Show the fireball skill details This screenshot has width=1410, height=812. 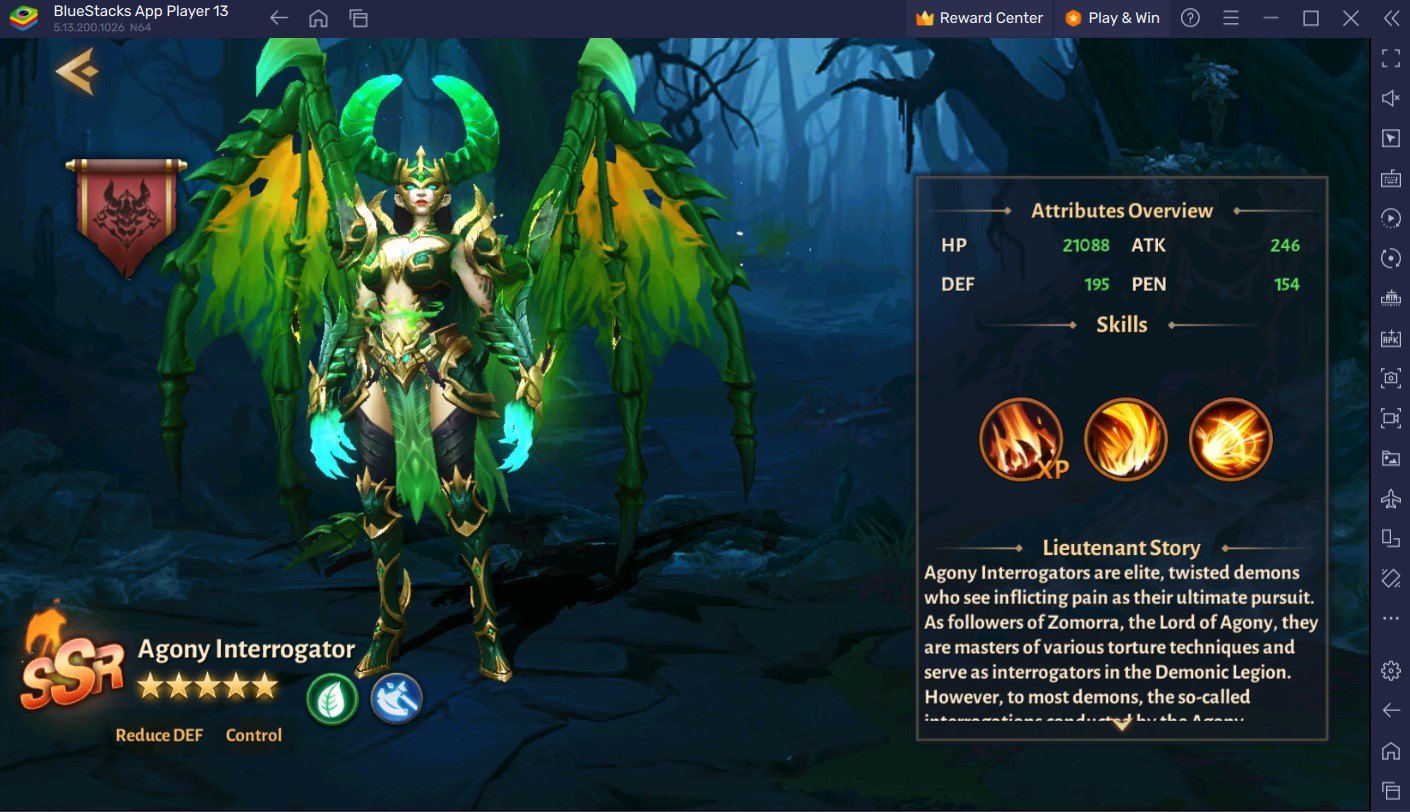1231,439
